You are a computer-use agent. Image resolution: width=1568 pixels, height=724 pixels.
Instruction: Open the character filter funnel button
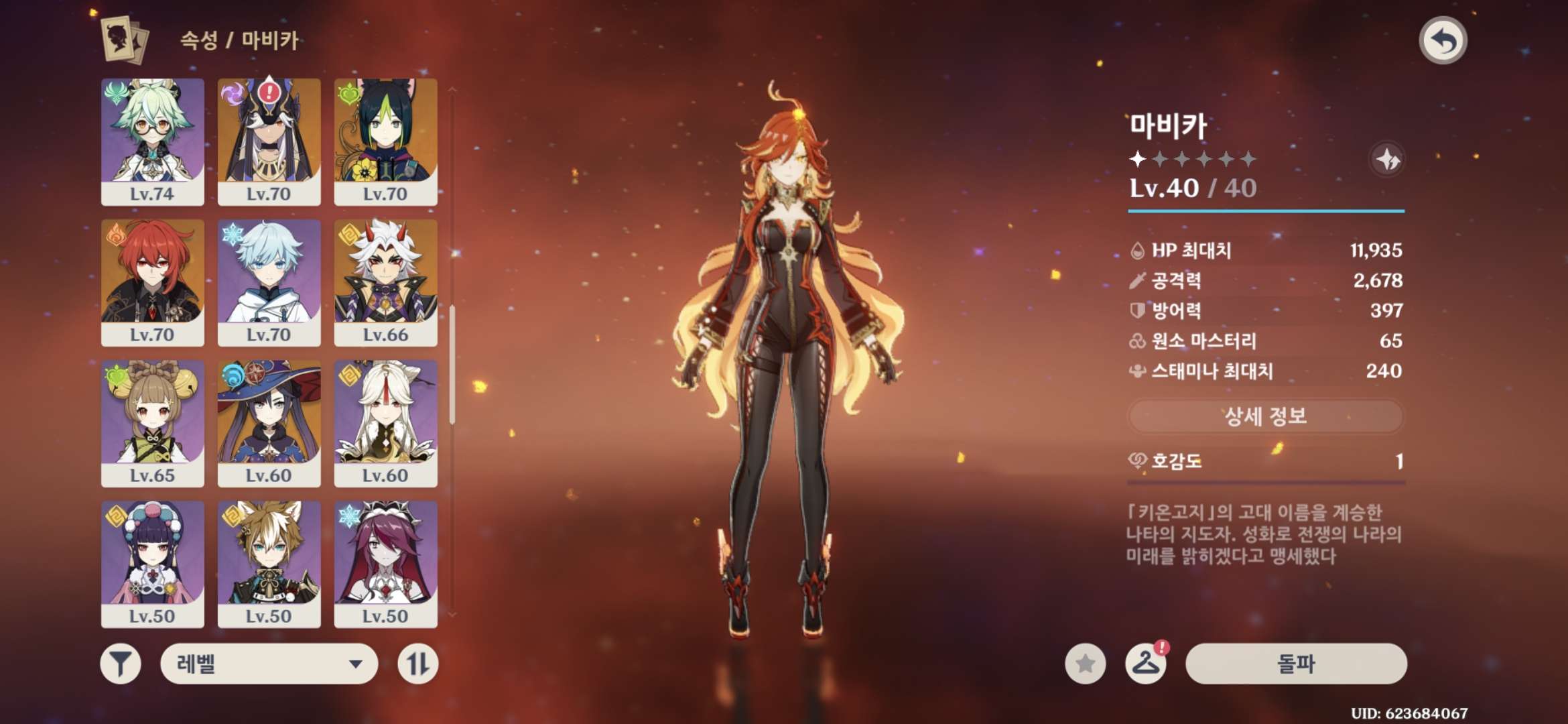pos(121,664)
